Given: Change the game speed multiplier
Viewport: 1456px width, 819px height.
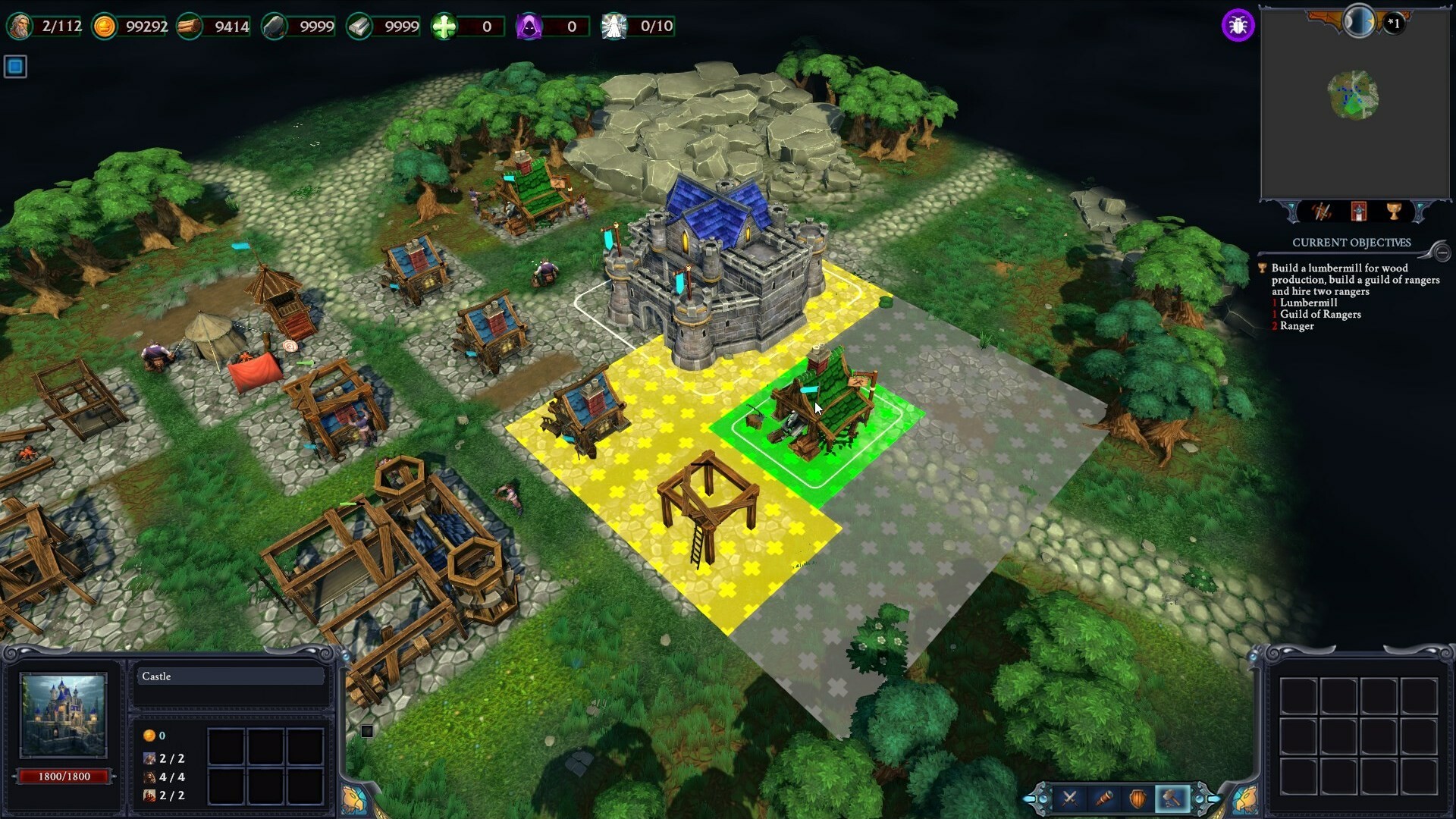Looking at the screenshot, I should [x=1394, y=23].
